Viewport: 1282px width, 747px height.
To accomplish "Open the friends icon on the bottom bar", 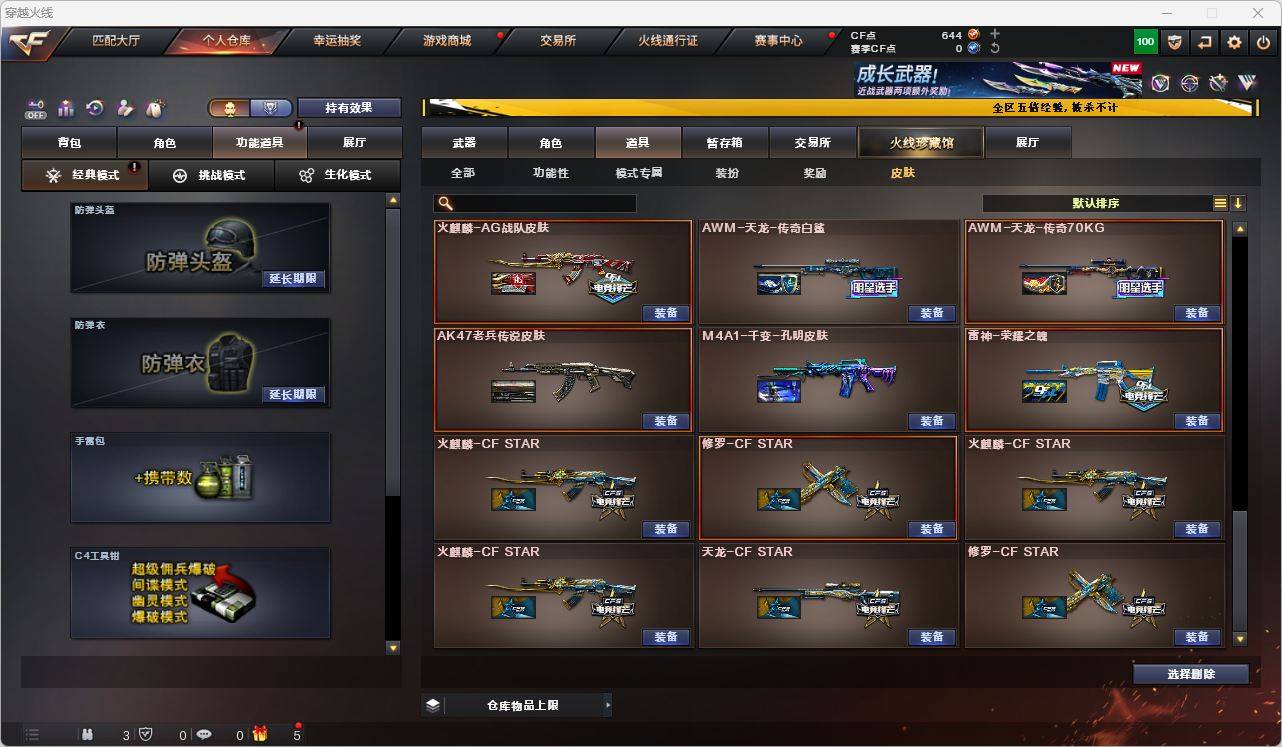I will (88, 734).
